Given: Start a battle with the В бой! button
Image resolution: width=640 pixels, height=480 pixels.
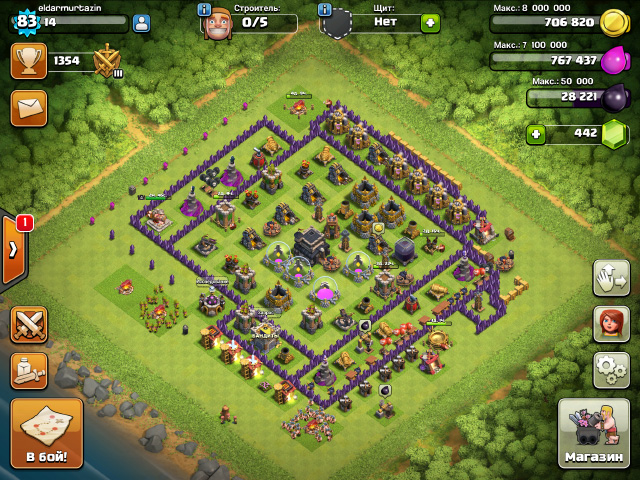Looking at the screenshot, I should coord(46,433).
